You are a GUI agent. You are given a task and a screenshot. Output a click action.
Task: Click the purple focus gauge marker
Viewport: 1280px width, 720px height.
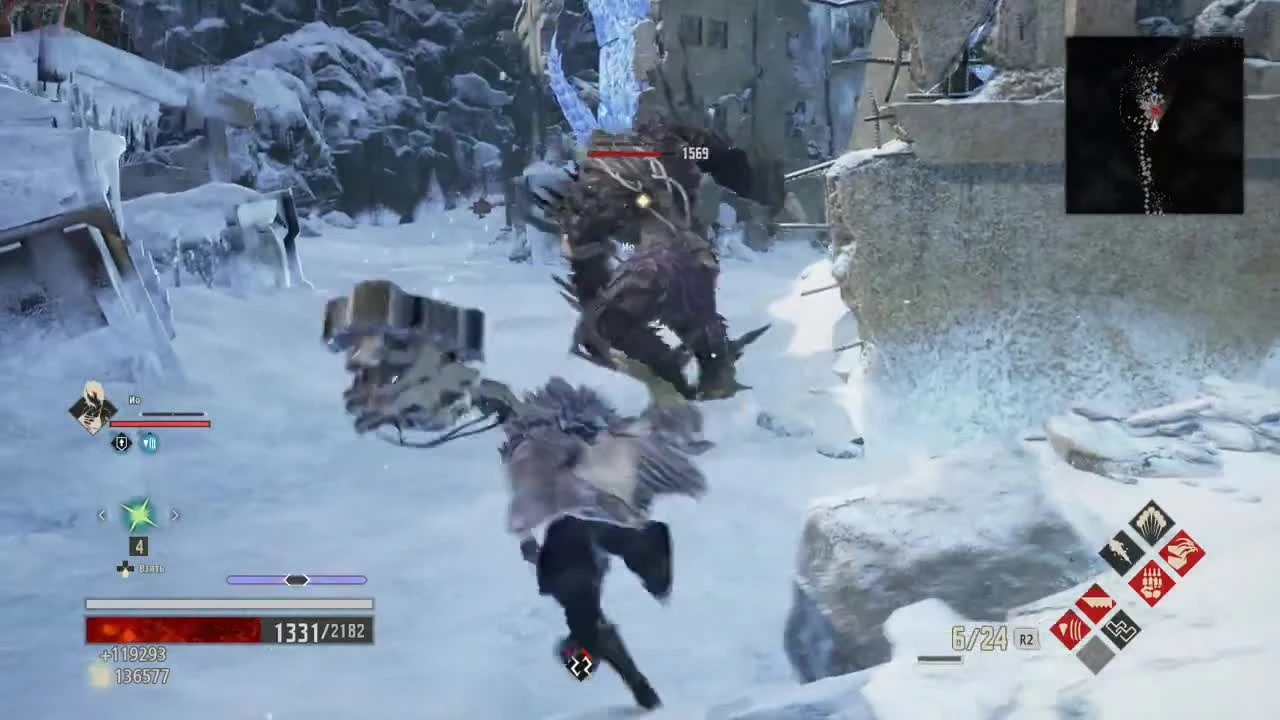(x=297, y=579)
